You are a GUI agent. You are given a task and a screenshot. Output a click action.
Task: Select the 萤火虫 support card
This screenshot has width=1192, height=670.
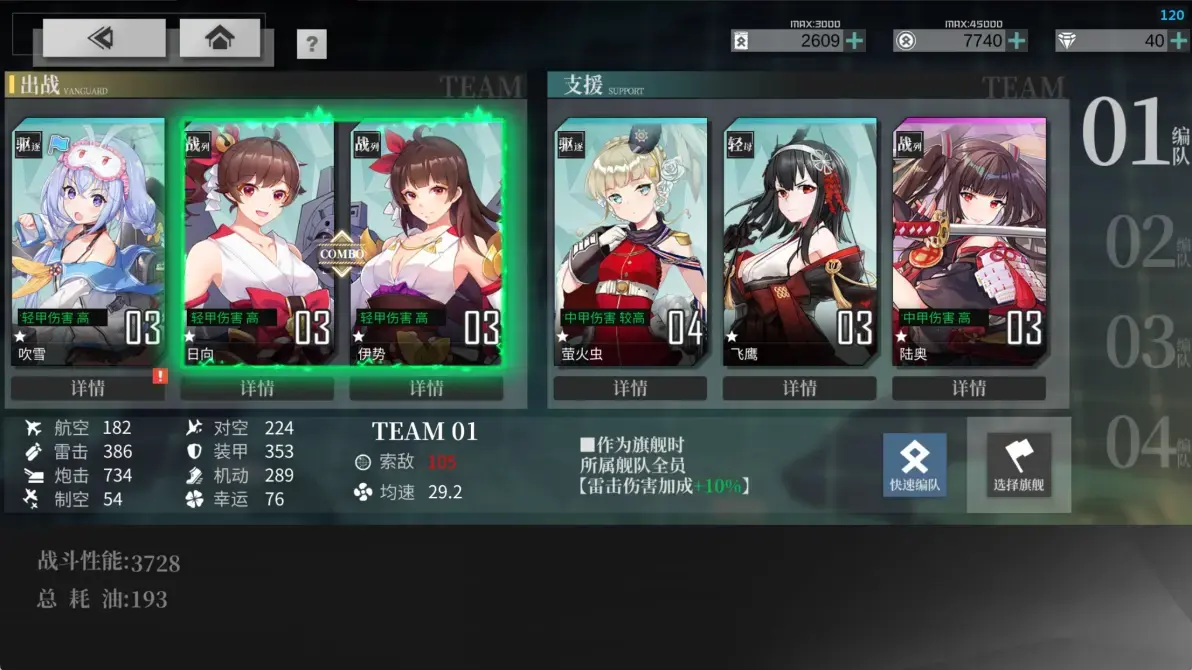[x=630, y=242]
